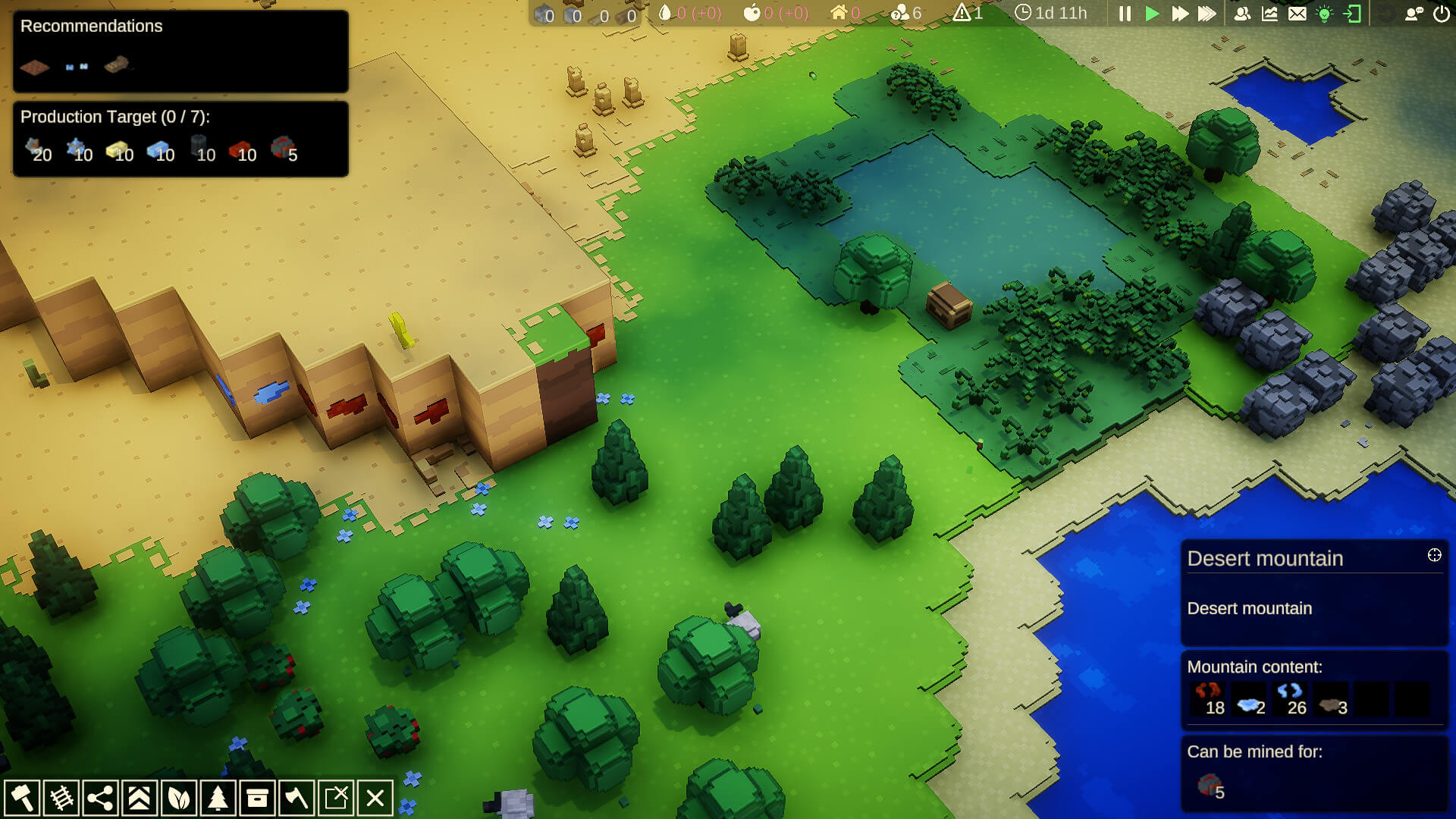Viewport: 1456px width, 819px height.
Task: Toggle the green lightbulb hints
Action: (1325, 14)
